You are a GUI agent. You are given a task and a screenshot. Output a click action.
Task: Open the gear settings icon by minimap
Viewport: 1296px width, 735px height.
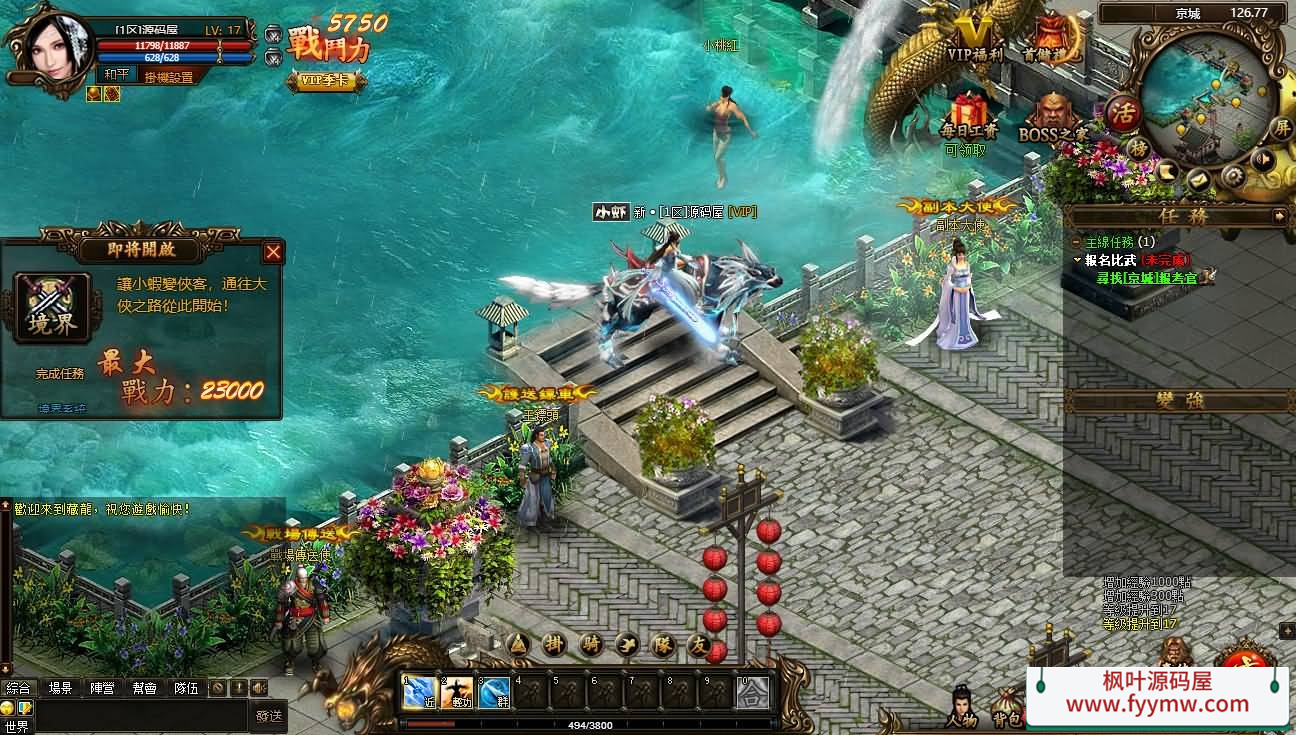coord(1233,175)
